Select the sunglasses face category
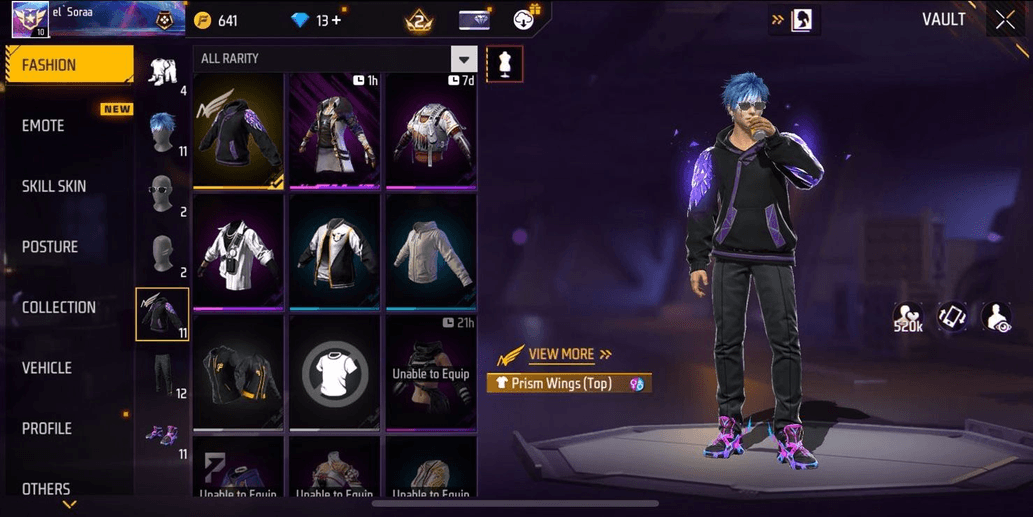The width and height of the screenshot is (1033, 517). coord(162,193)
